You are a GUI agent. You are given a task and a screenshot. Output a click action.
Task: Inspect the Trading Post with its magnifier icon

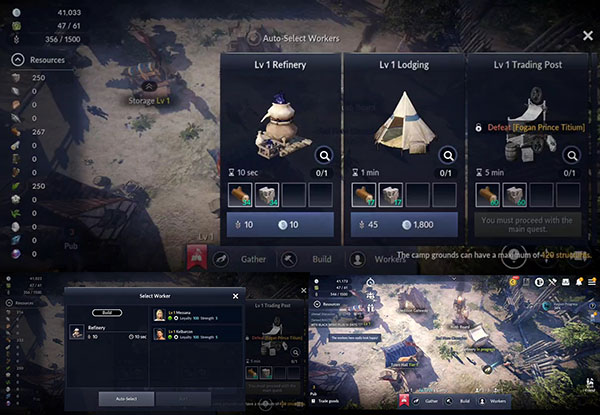pos(571,155)
